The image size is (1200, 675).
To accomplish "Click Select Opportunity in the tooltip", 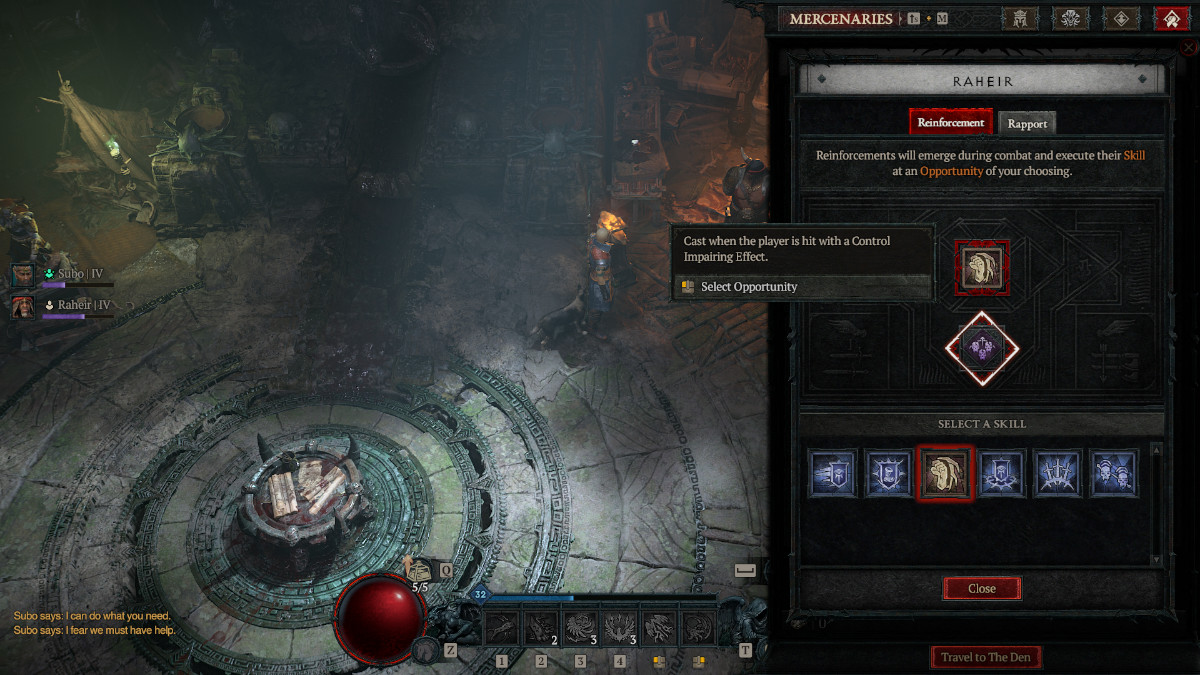I will pyautogui.click(x=748, y=287).
